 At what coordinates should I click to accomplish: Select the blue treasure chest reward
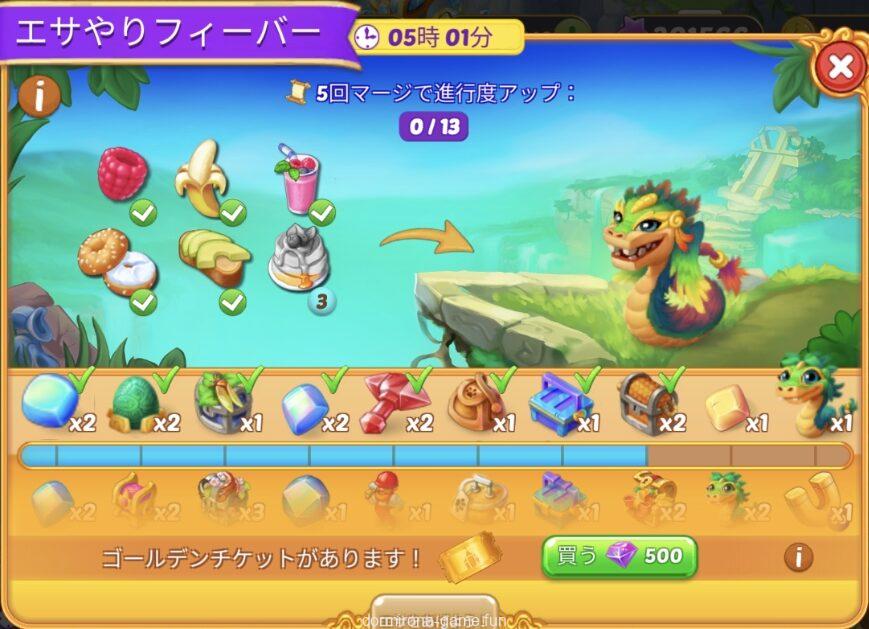[558, 402]
